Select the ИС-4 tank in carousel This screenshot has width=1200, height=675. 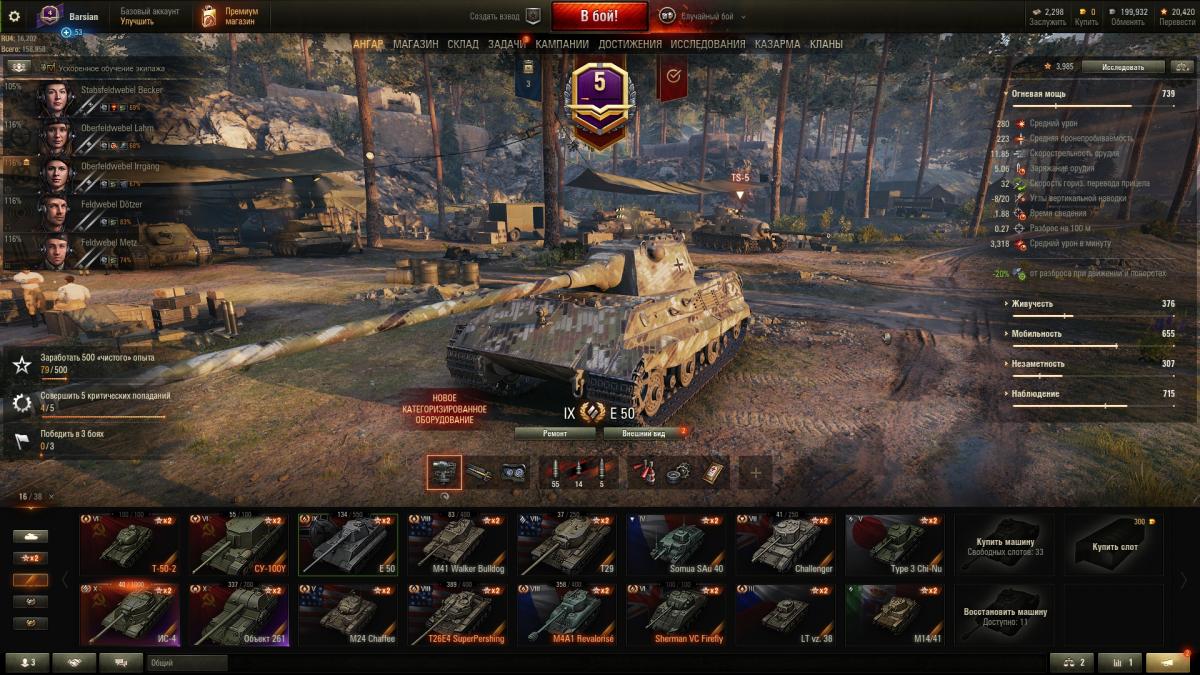(x=129, y=616)
